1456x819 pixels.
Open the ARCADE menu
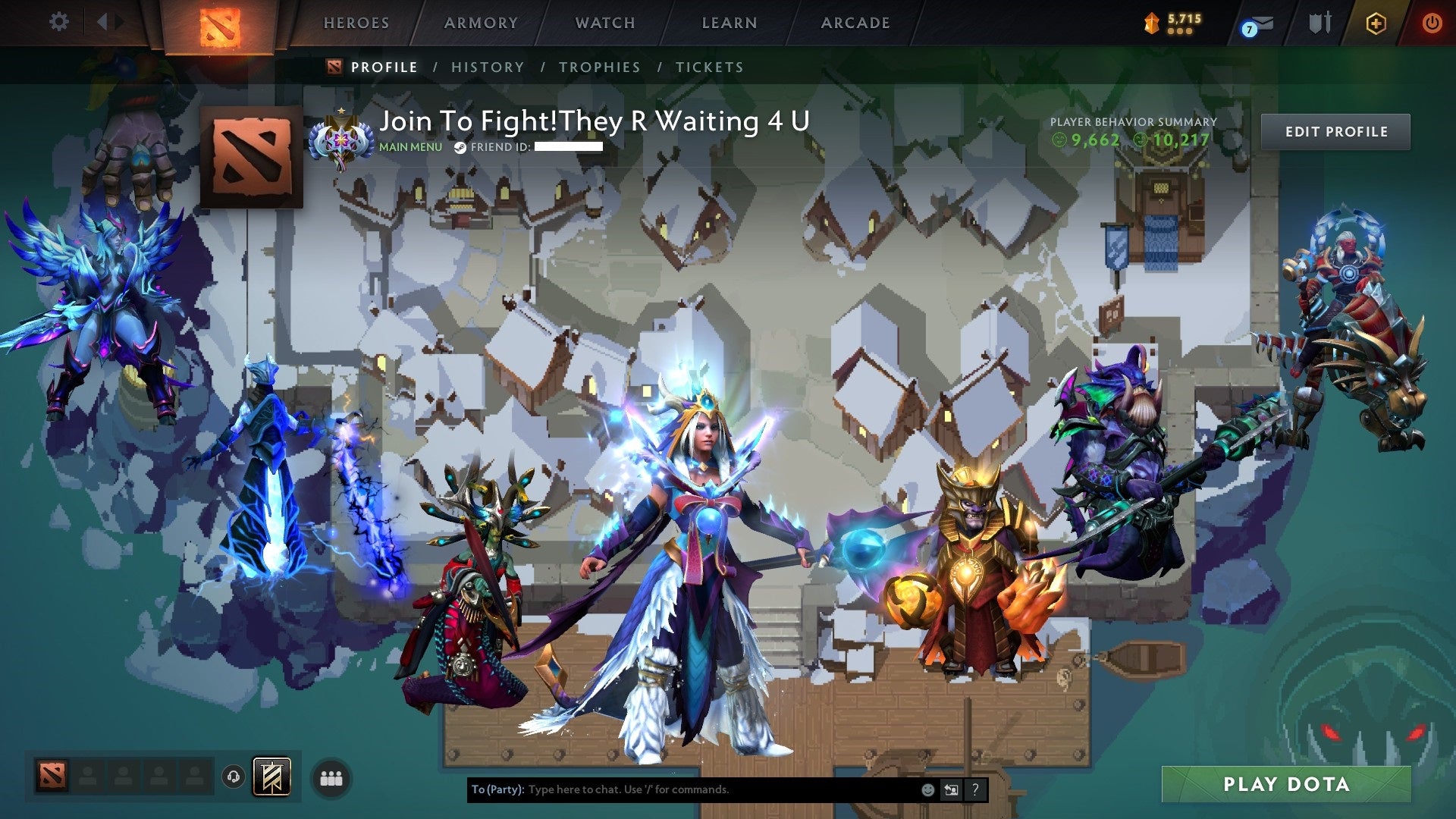[x=855, y=23]
